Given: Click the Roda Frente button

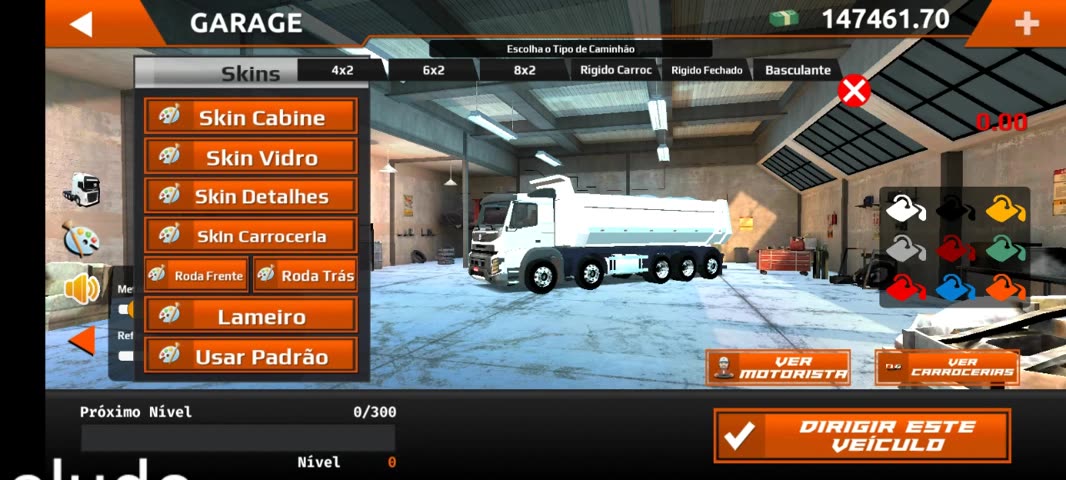Looking at the screenshot, I should (196, 275).
